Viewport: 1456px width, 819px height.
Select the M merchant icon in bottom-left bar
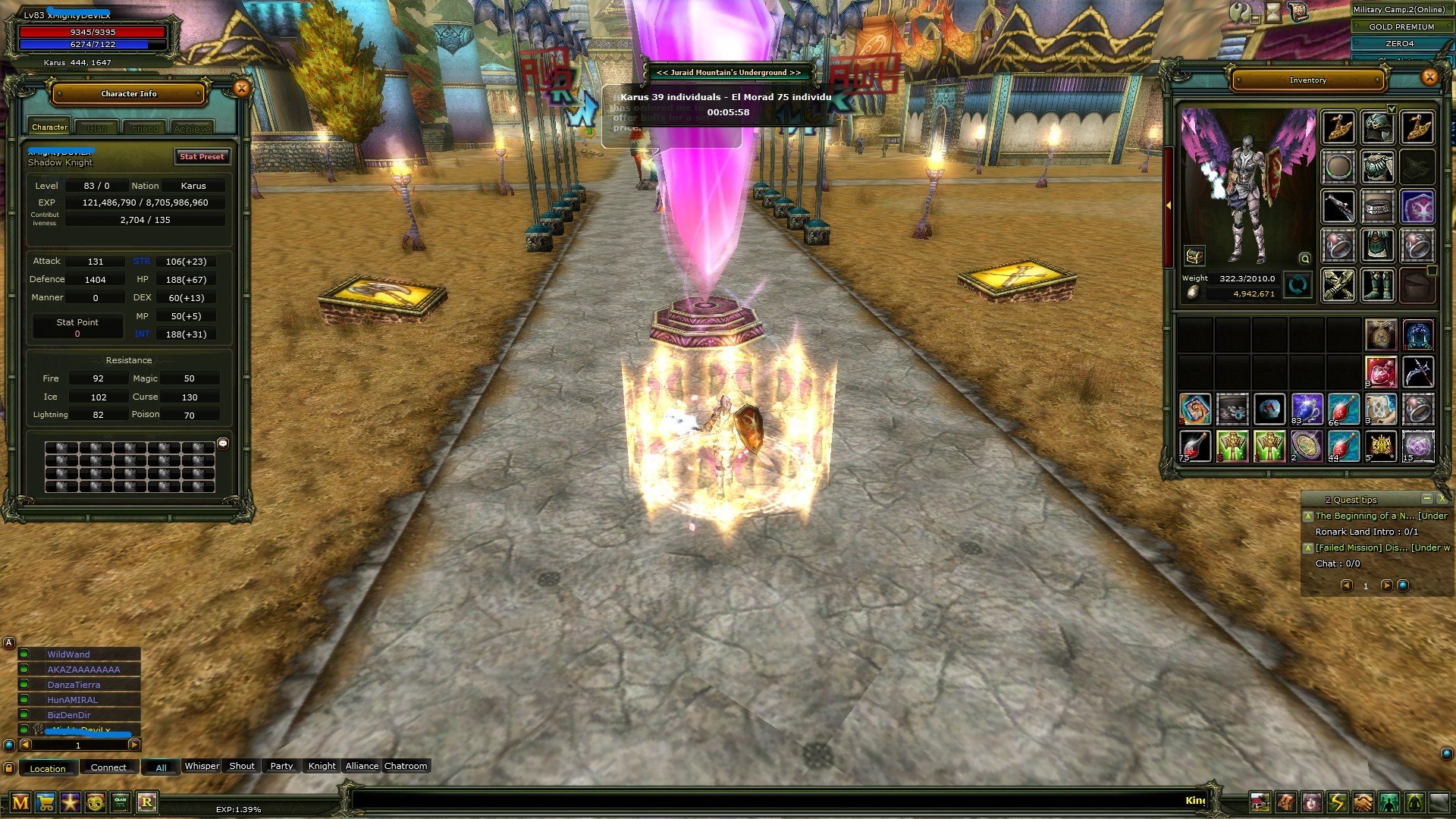tap(20, 802)
